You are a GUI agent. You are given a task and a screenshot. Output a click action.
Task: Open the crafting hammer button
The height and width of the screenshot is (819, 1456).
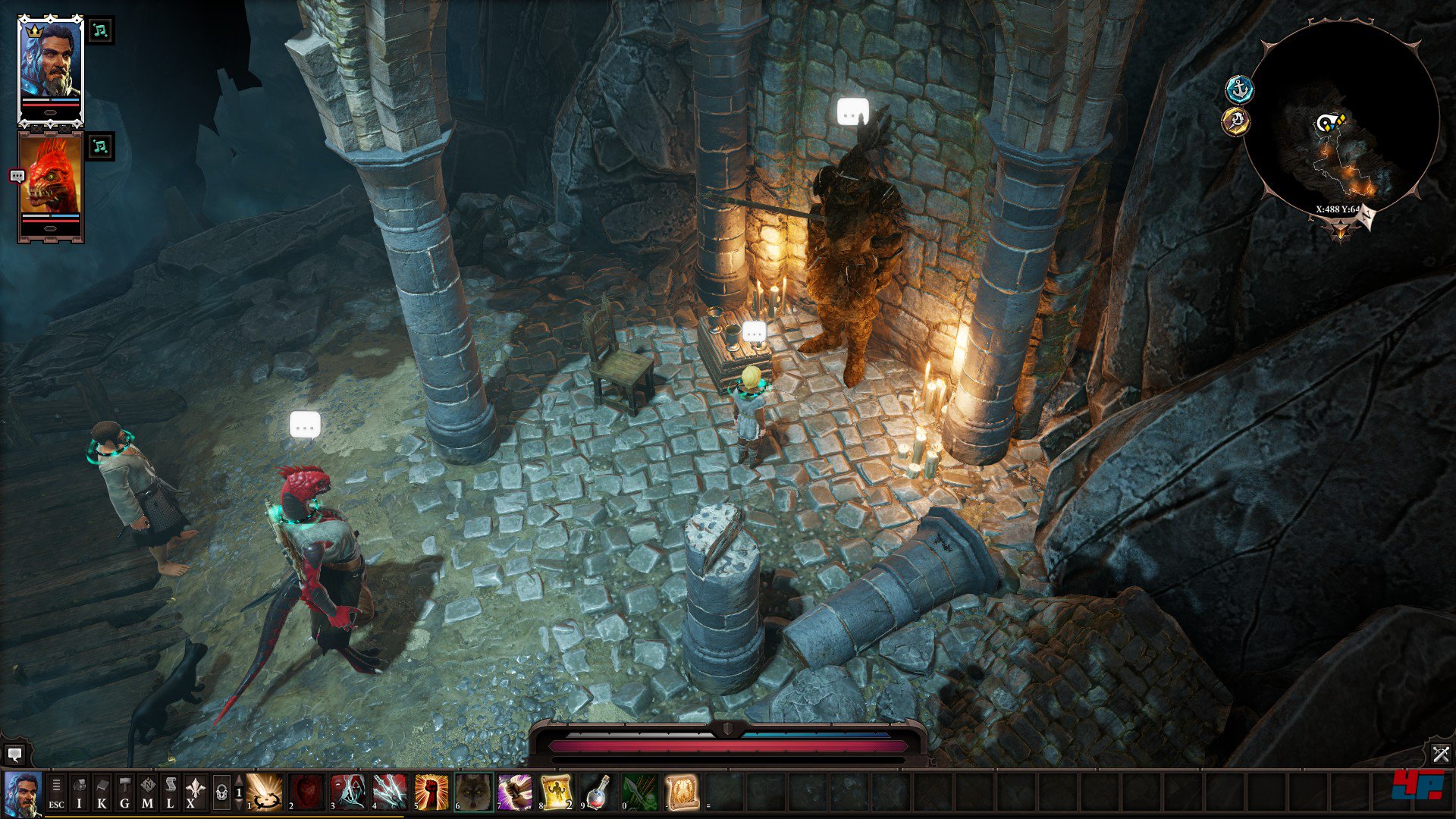pyautogui.click(x=124, y=793)
